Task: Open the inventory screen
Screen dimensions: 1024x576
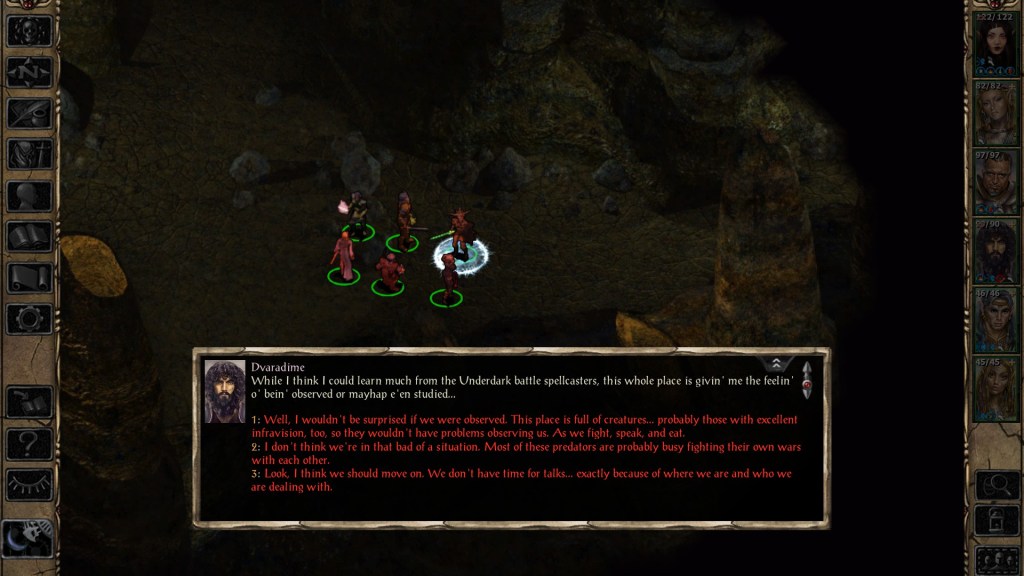Action: pos(29,154)
